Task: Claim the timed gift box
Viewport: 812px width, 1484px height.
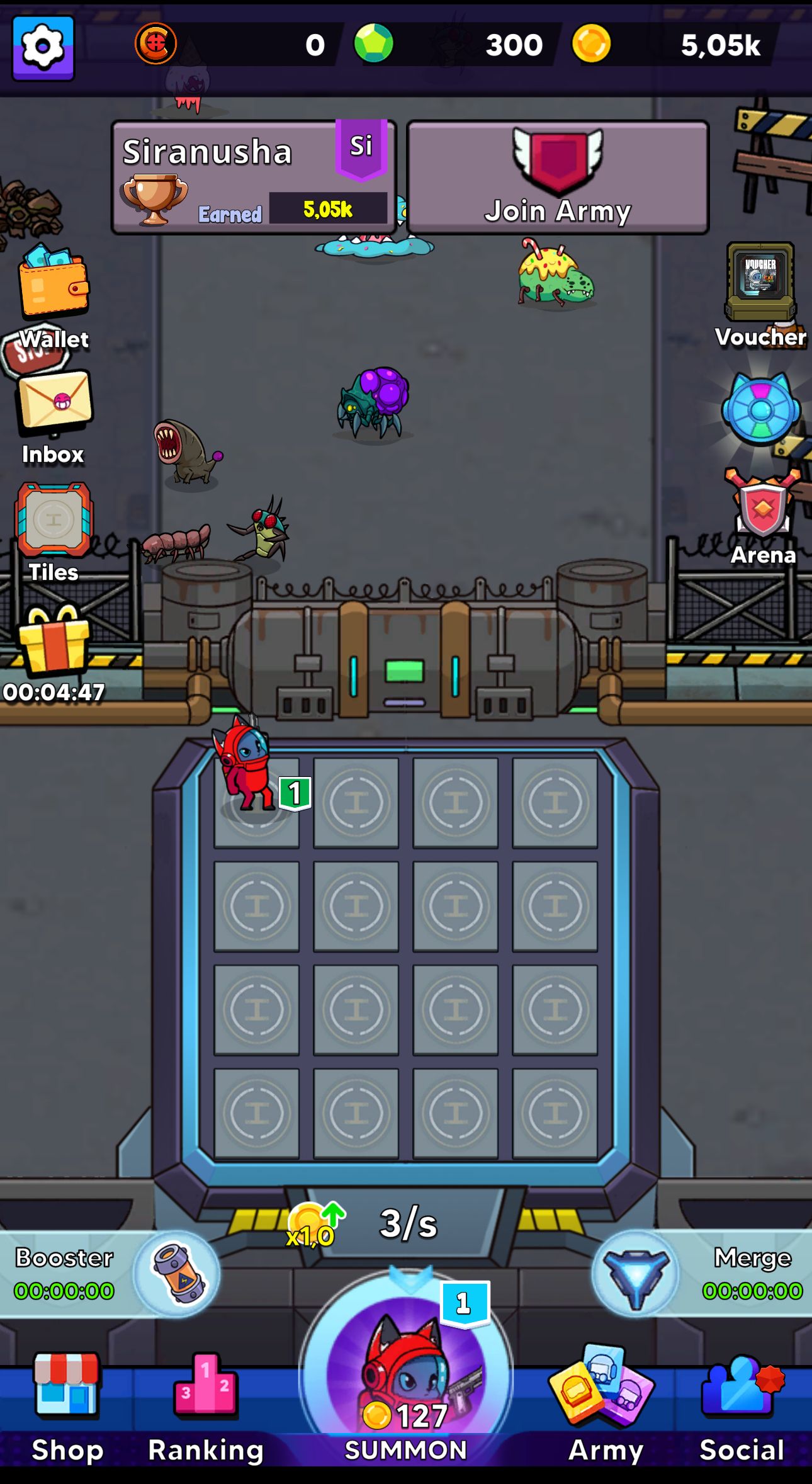Action: (x=54, y=649)
